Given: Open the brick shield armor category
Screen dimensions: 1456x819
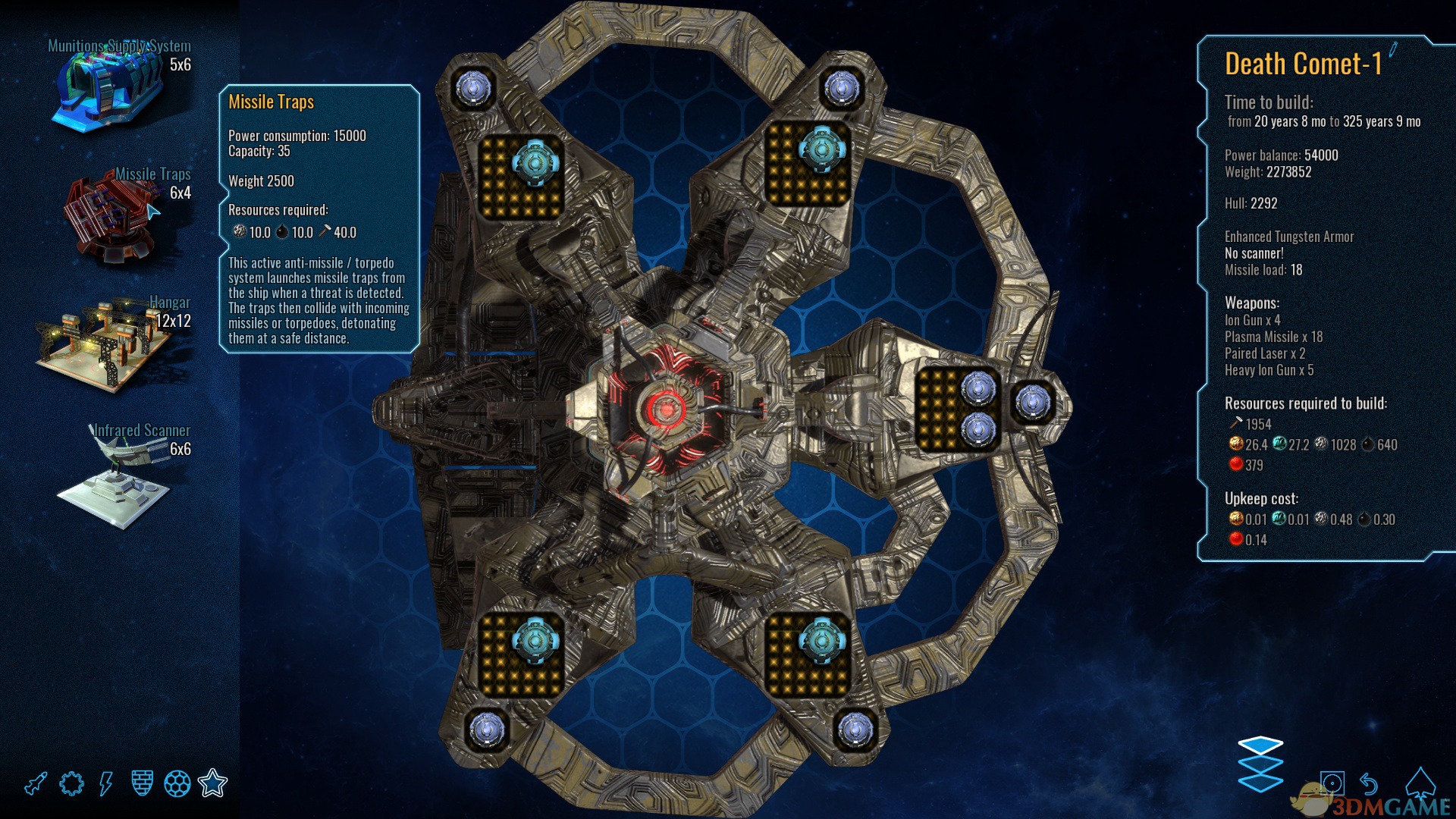Looking at the screenshot, I should [142, 783].
